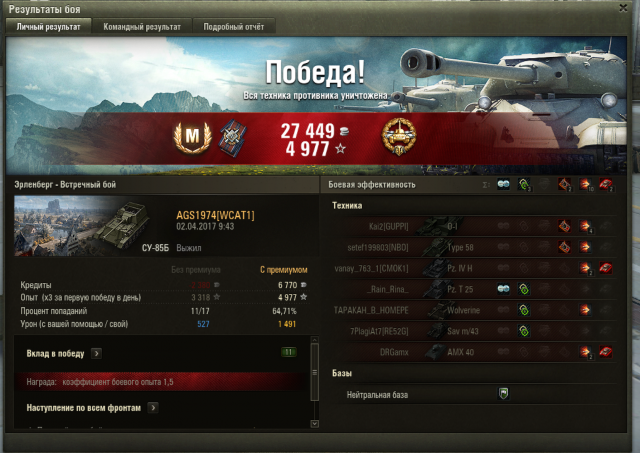Click the СУ-85Б vehicle thumbnail
This screenshot has height=453, width=640.
77,226
